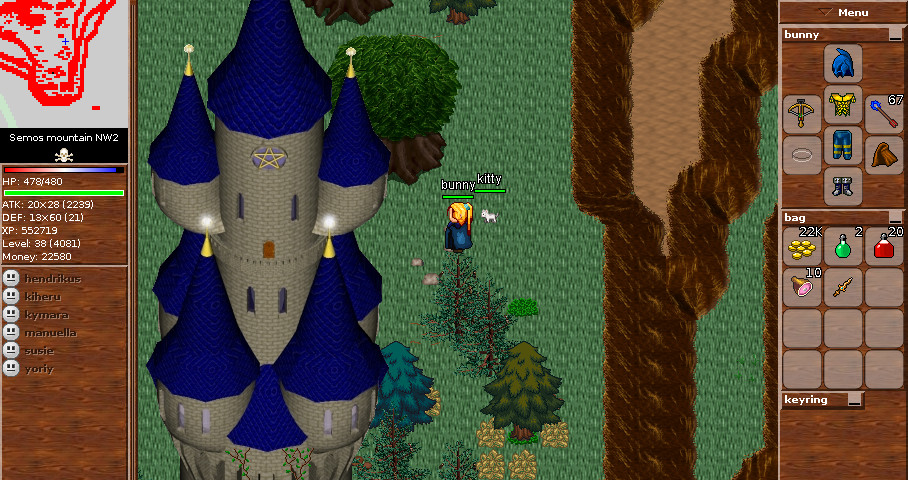Screen dimensions: 908x480
Task: Select the golden armor slot
Action: (842, 105)
